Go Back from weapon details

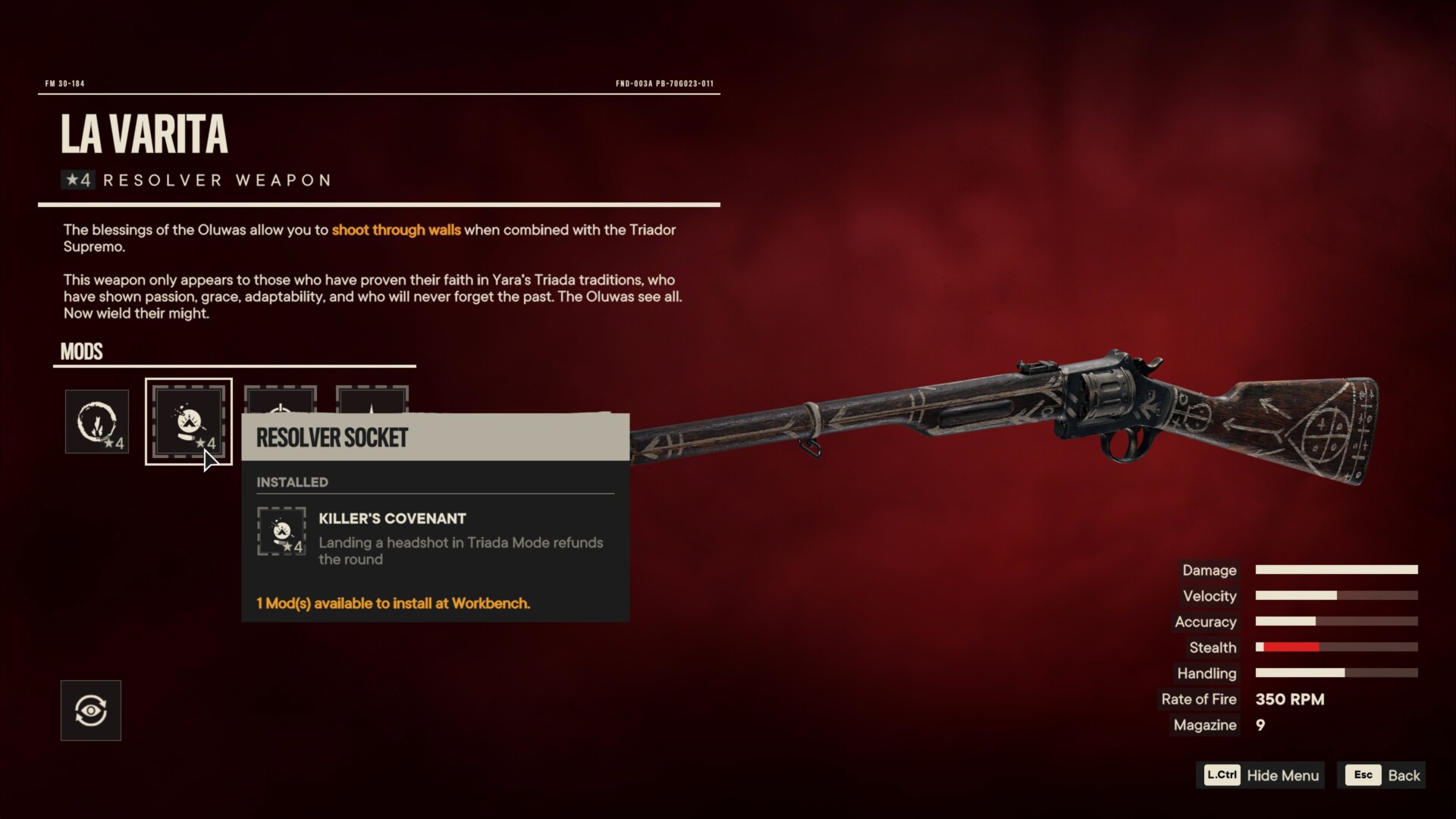1382,775
